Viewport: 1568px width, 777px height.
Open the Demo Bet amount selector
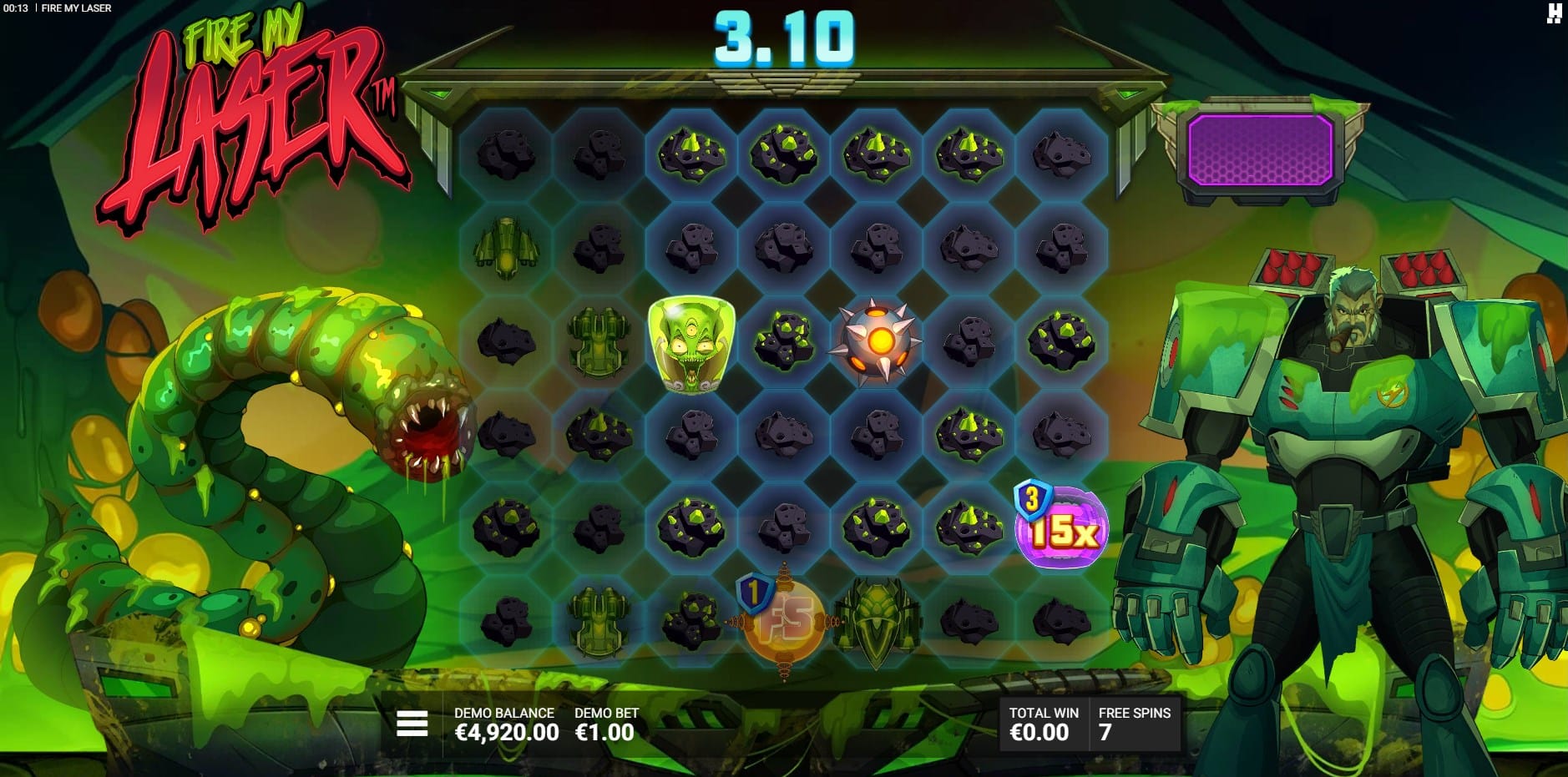pos(605,724)
